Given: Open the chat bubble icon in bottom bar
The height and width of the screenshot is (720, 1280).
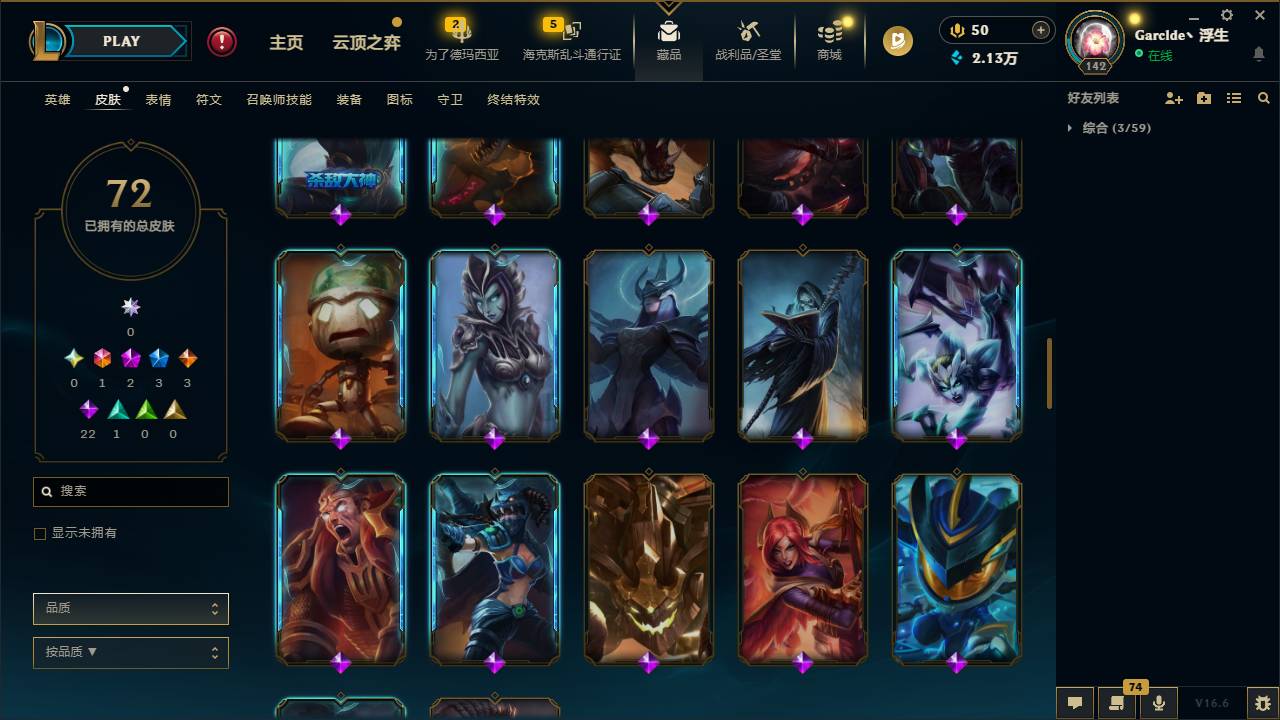Looking at the screenshot, I should pos(1075,703).
